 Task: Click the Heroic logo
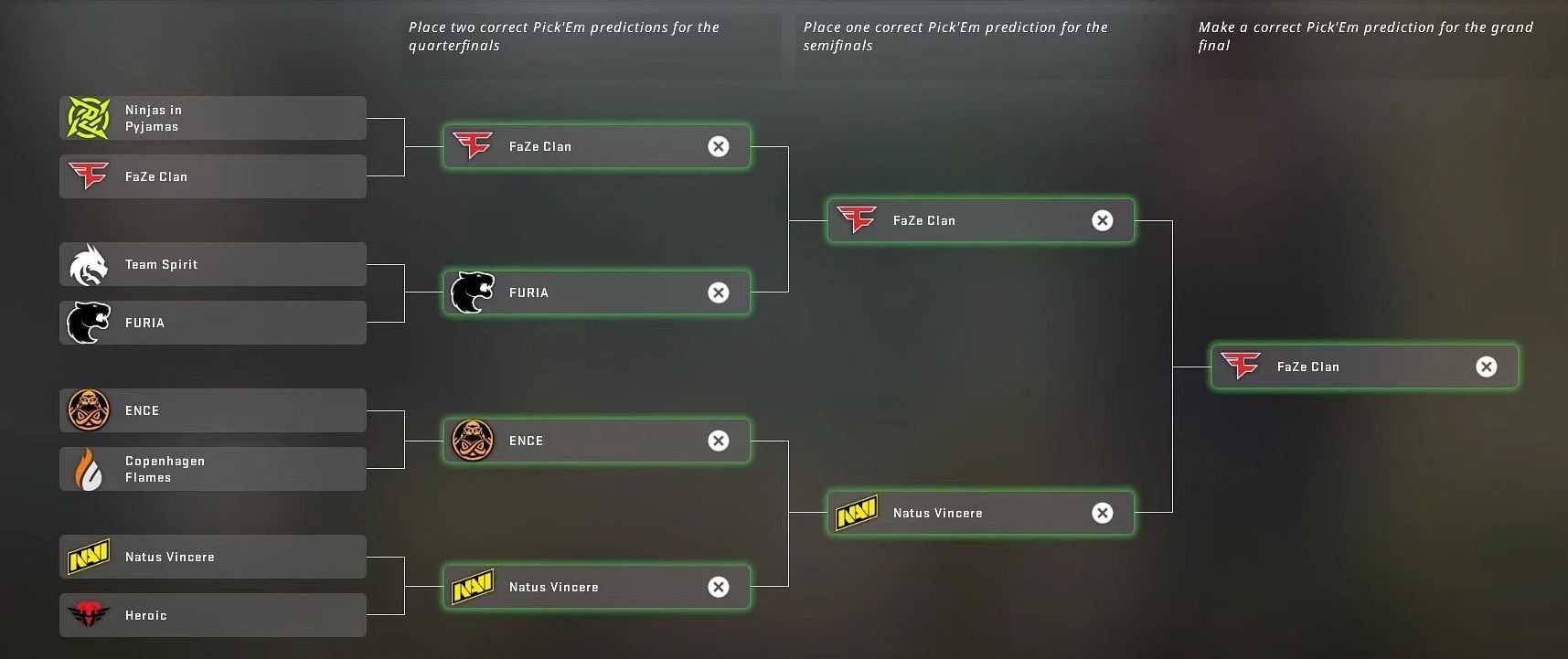tap(87, 614)
